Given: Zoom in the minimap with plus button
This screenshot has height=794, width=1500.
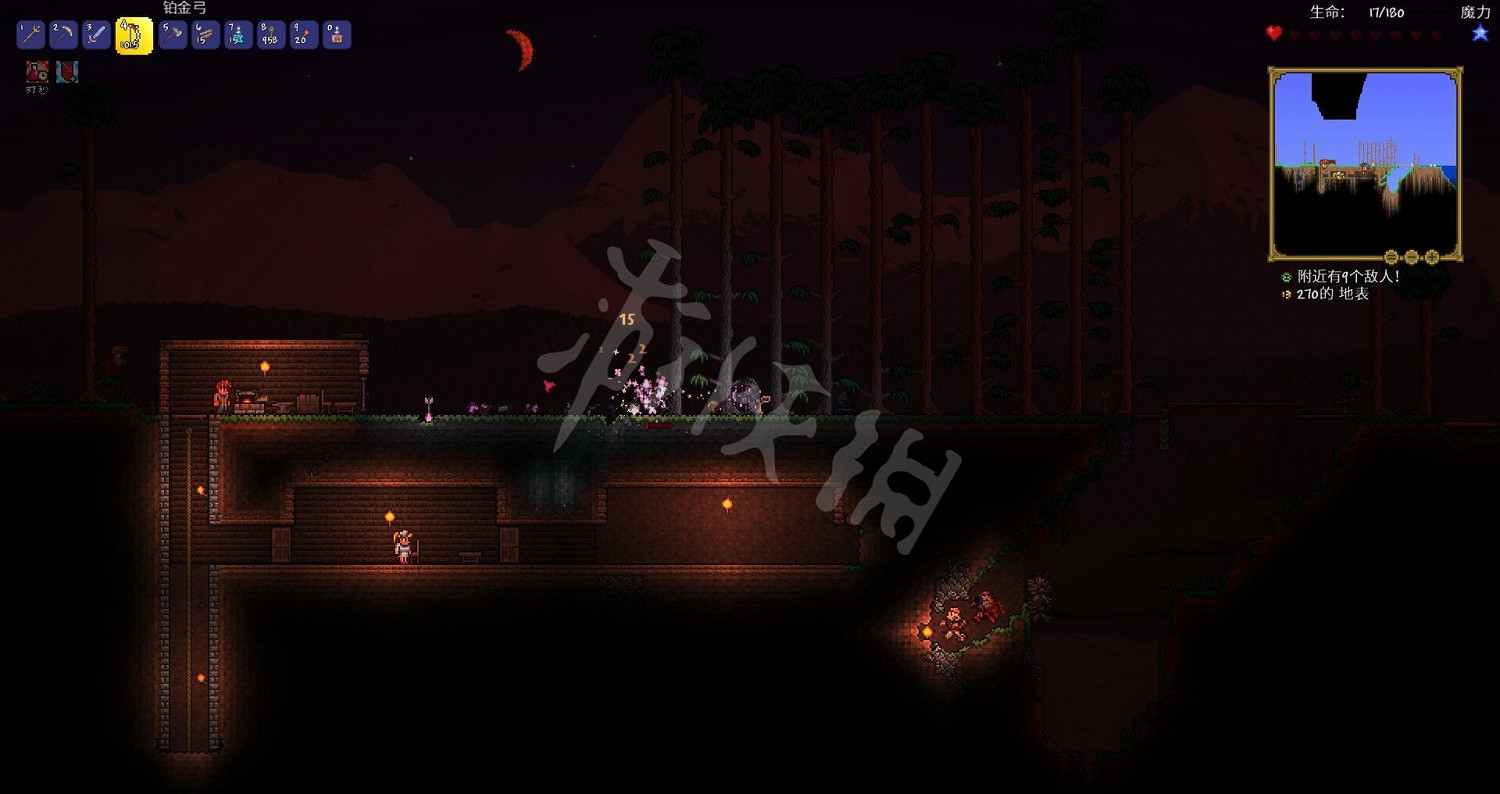Looking at the screenshot, I should [1431, 255].
